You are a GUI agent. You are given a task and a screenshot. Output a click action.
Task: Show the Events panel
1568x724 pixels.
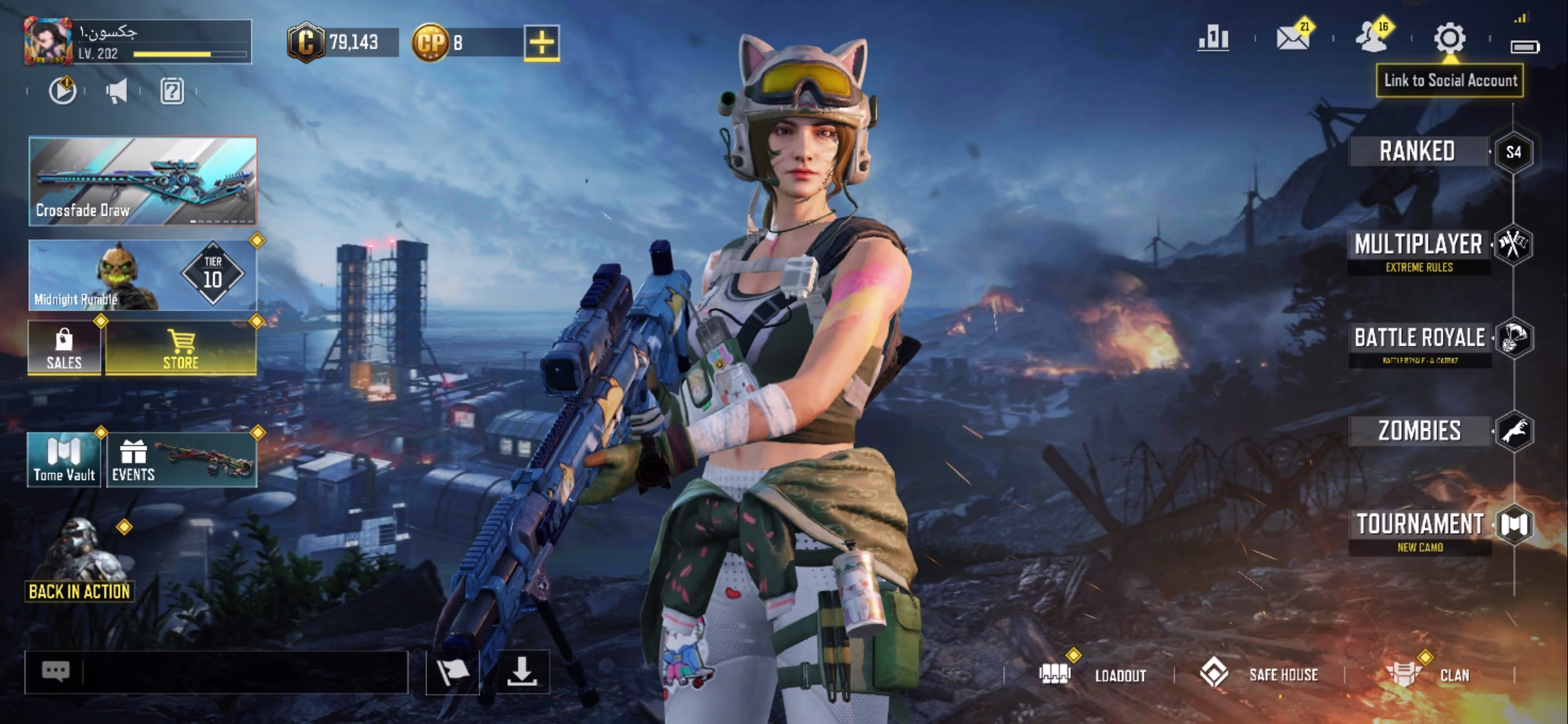pos(181,460)
